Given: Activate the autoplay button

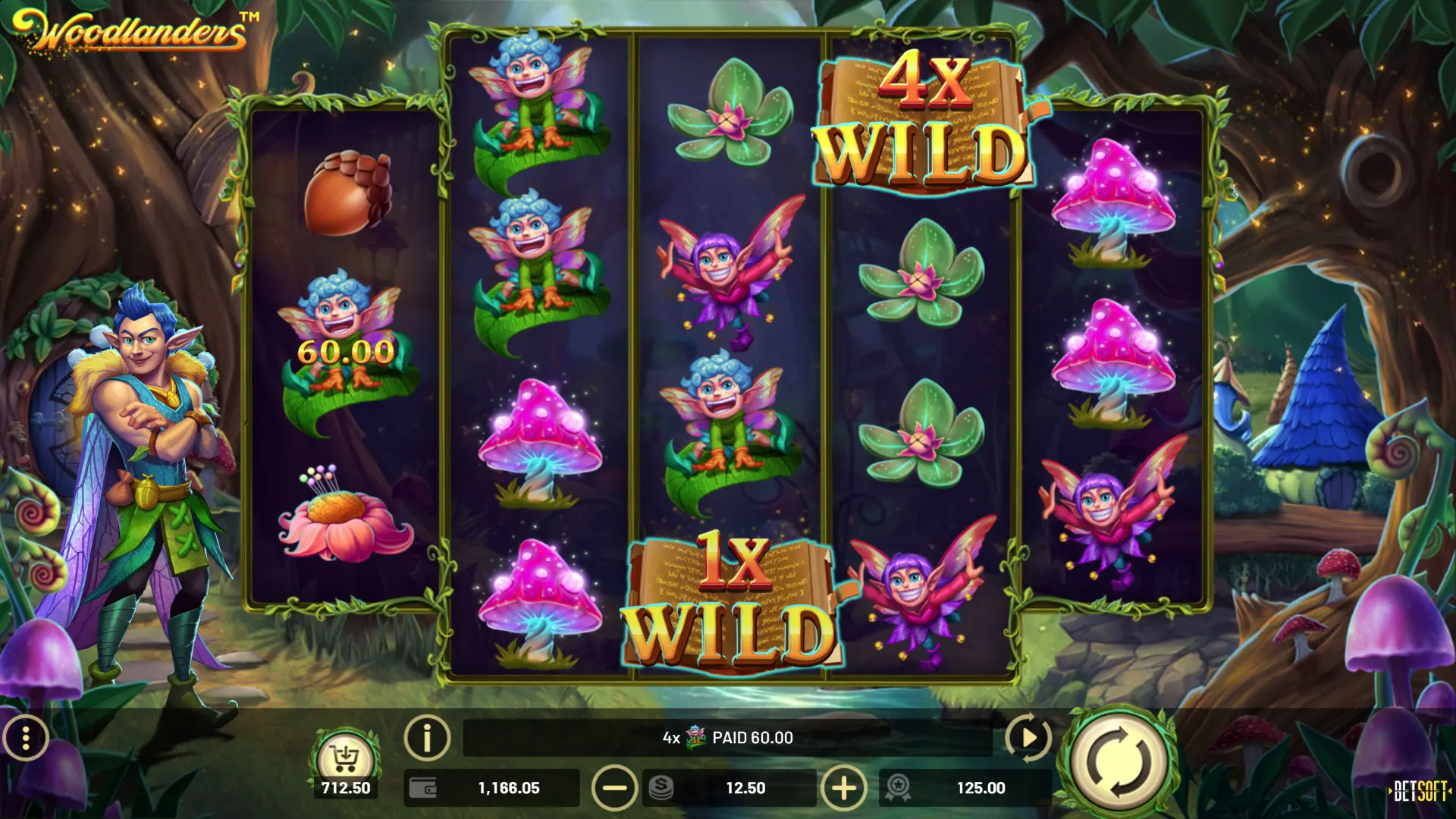Looking at the screenshot, I should click(1028, 737).
